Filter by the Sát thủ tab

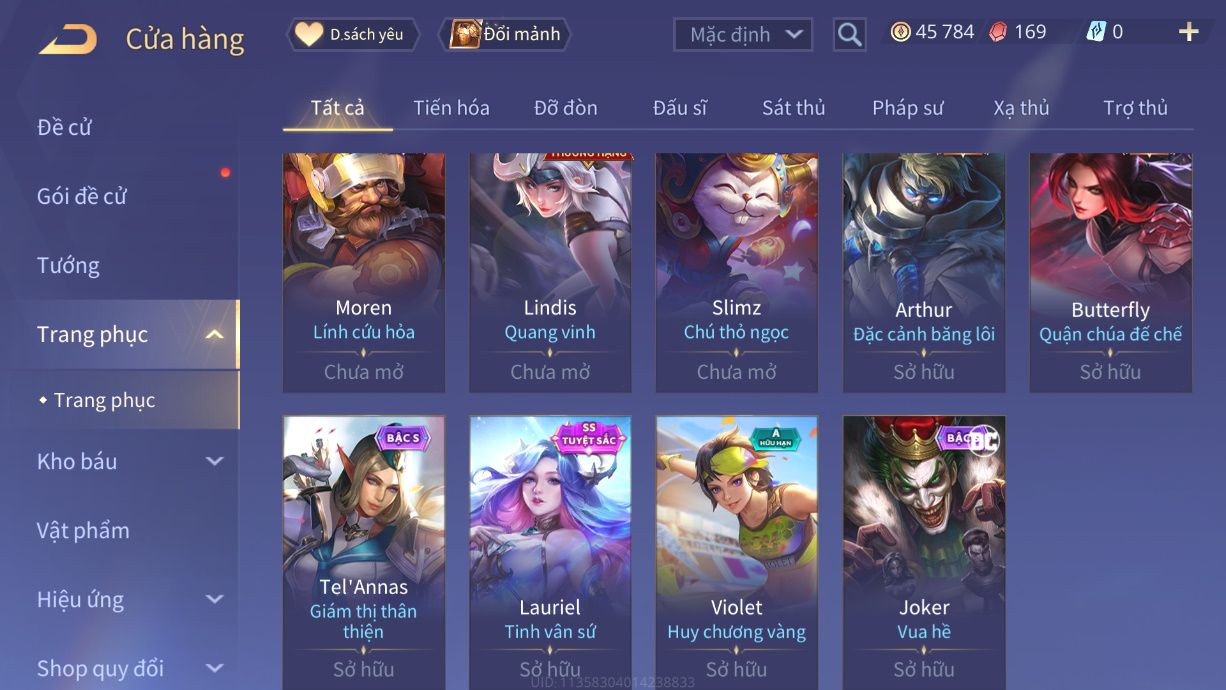tap(793, 108)
